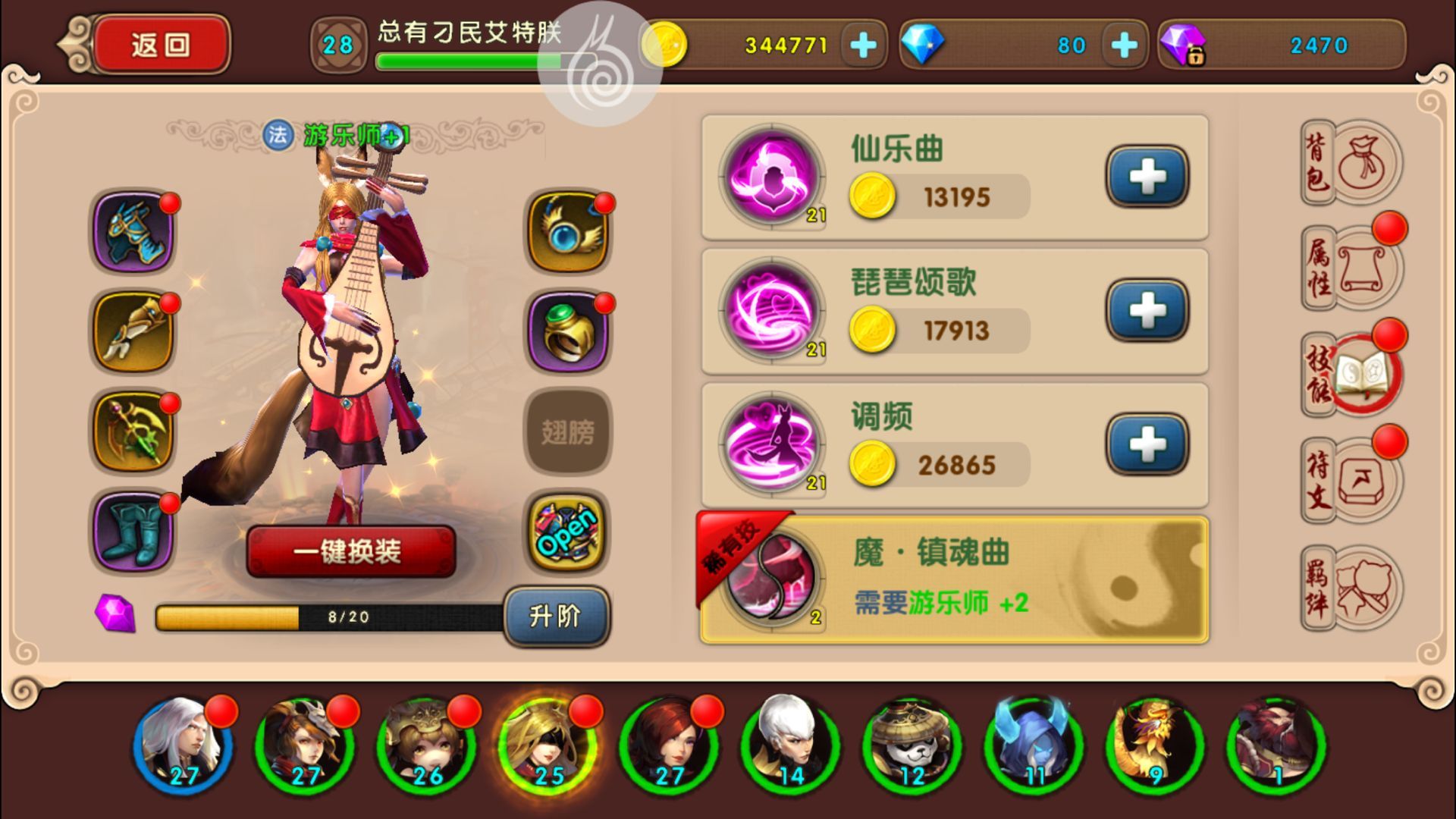Open the locked 翅膀 wings slot

click(568, 432)
